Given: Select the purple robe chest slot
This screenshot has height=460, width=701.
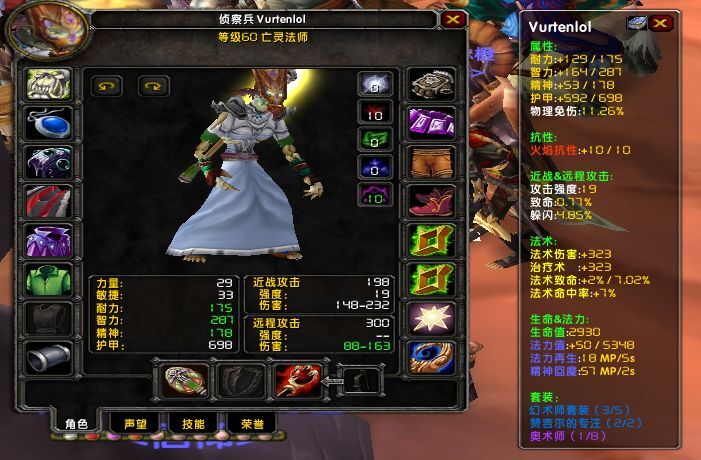Looking at the screenshot, I should point(44,241).
